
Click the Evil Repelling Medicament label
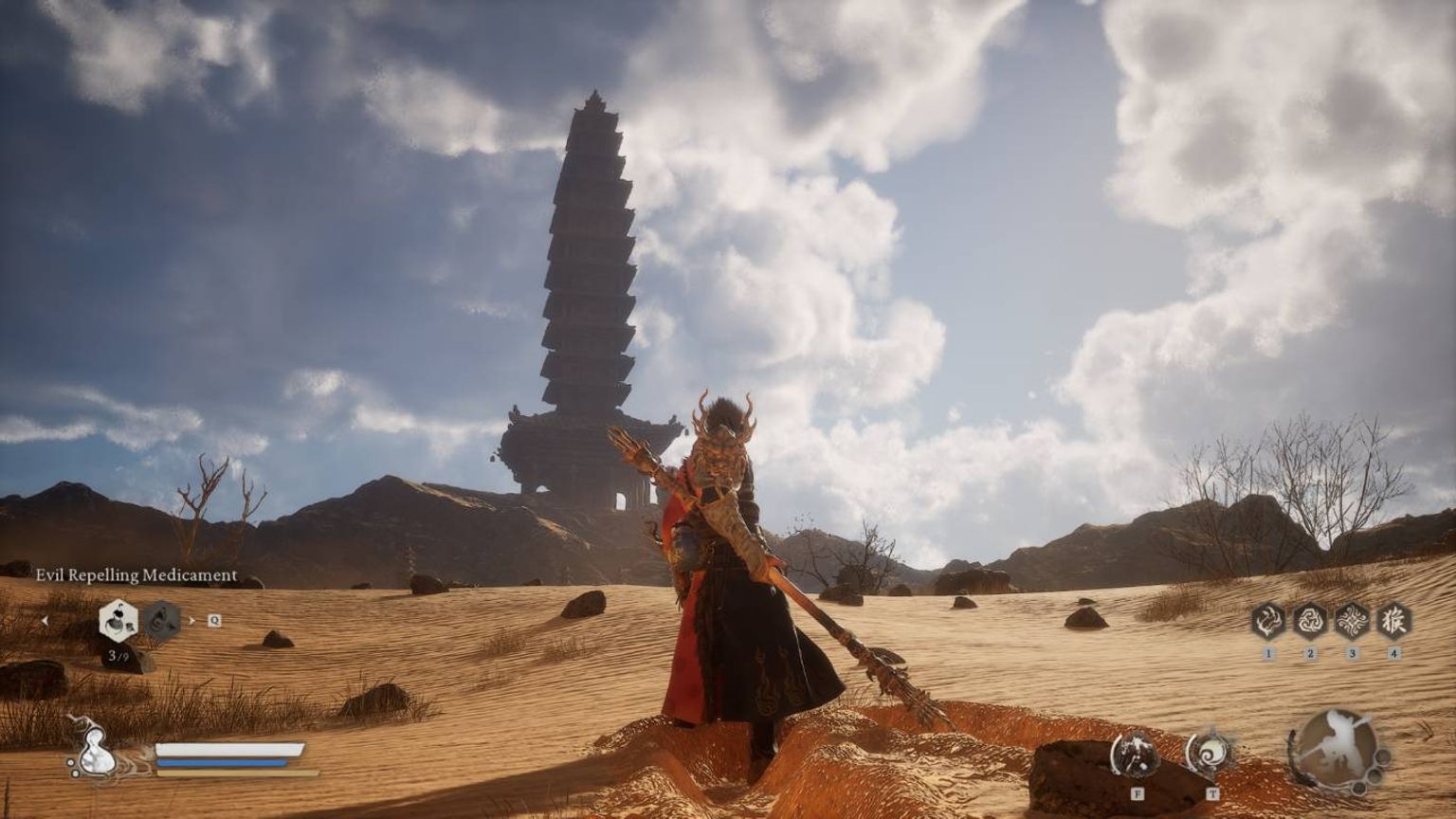tap(137, 574)
